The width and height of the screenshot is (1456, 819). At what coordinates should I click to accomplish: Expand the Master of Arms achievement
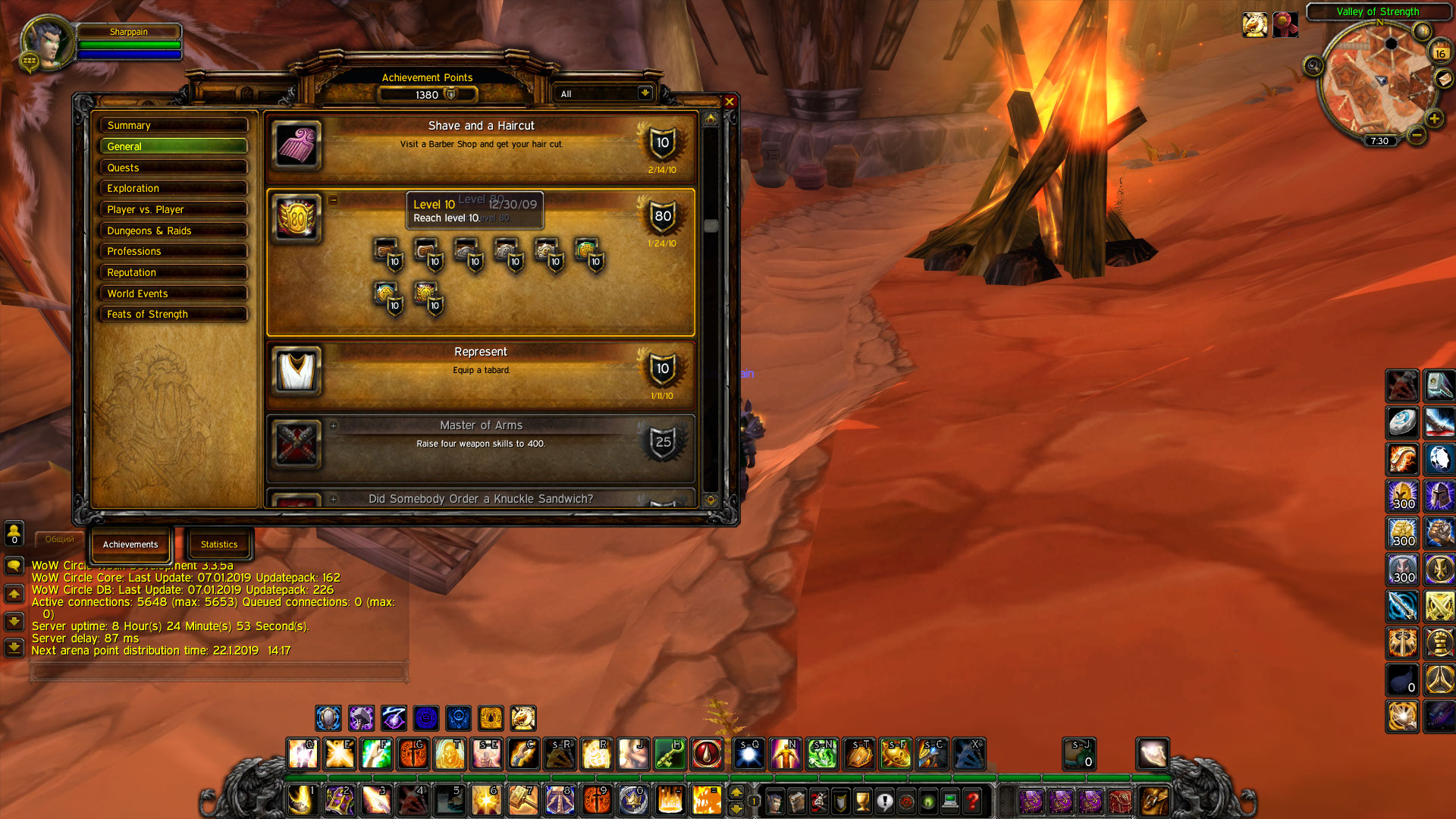pyautogui.click(x=333, y=425)
